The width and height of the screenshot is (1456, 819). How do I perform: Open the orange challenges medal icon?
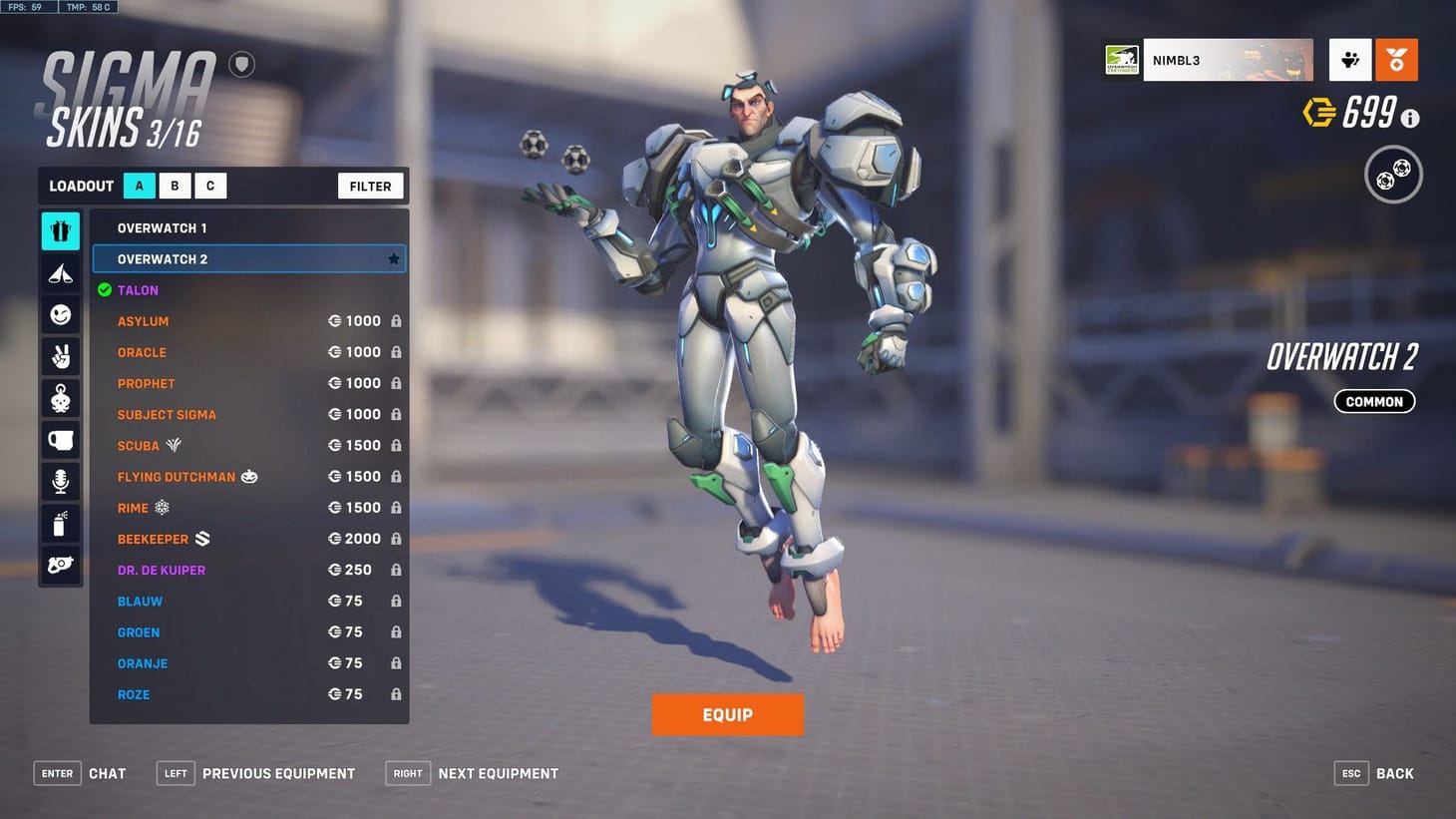click(x=1397, y=60)
